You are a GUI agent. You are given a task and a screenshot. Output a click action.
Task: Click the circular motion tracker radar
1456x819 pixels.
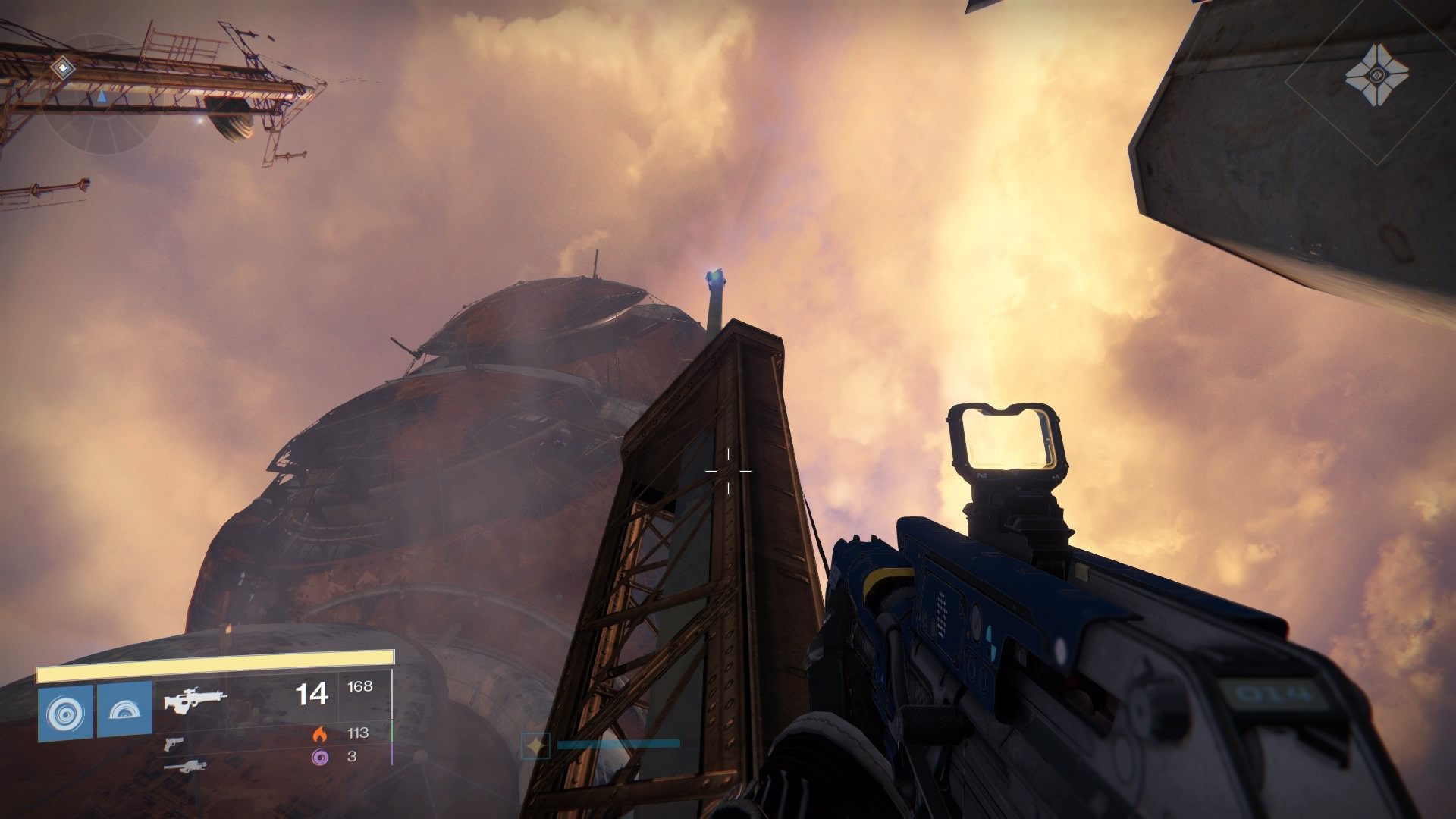pos(102,99)
